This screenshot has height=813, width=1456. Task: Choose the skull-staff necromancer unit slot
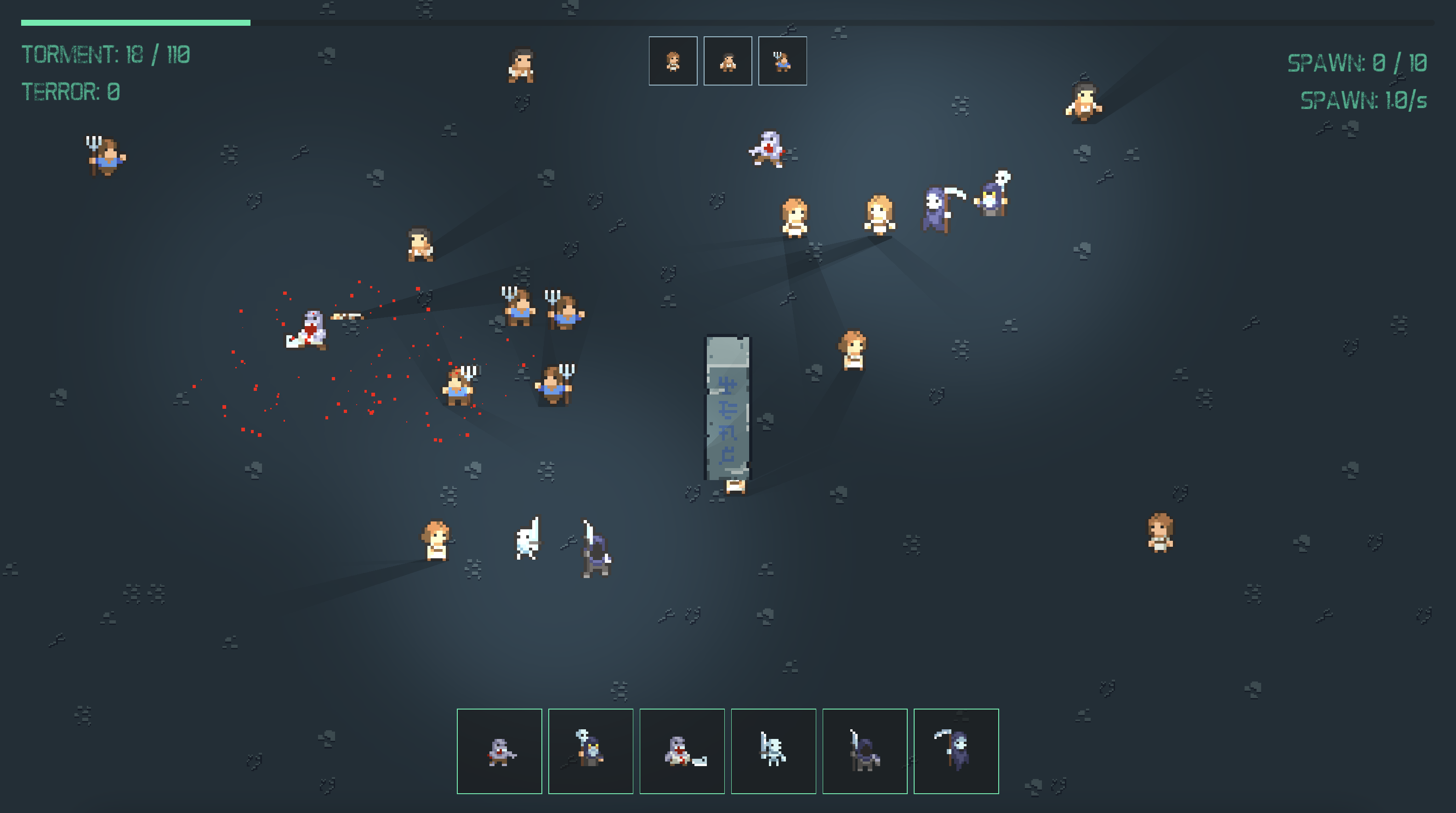point(591,751)
